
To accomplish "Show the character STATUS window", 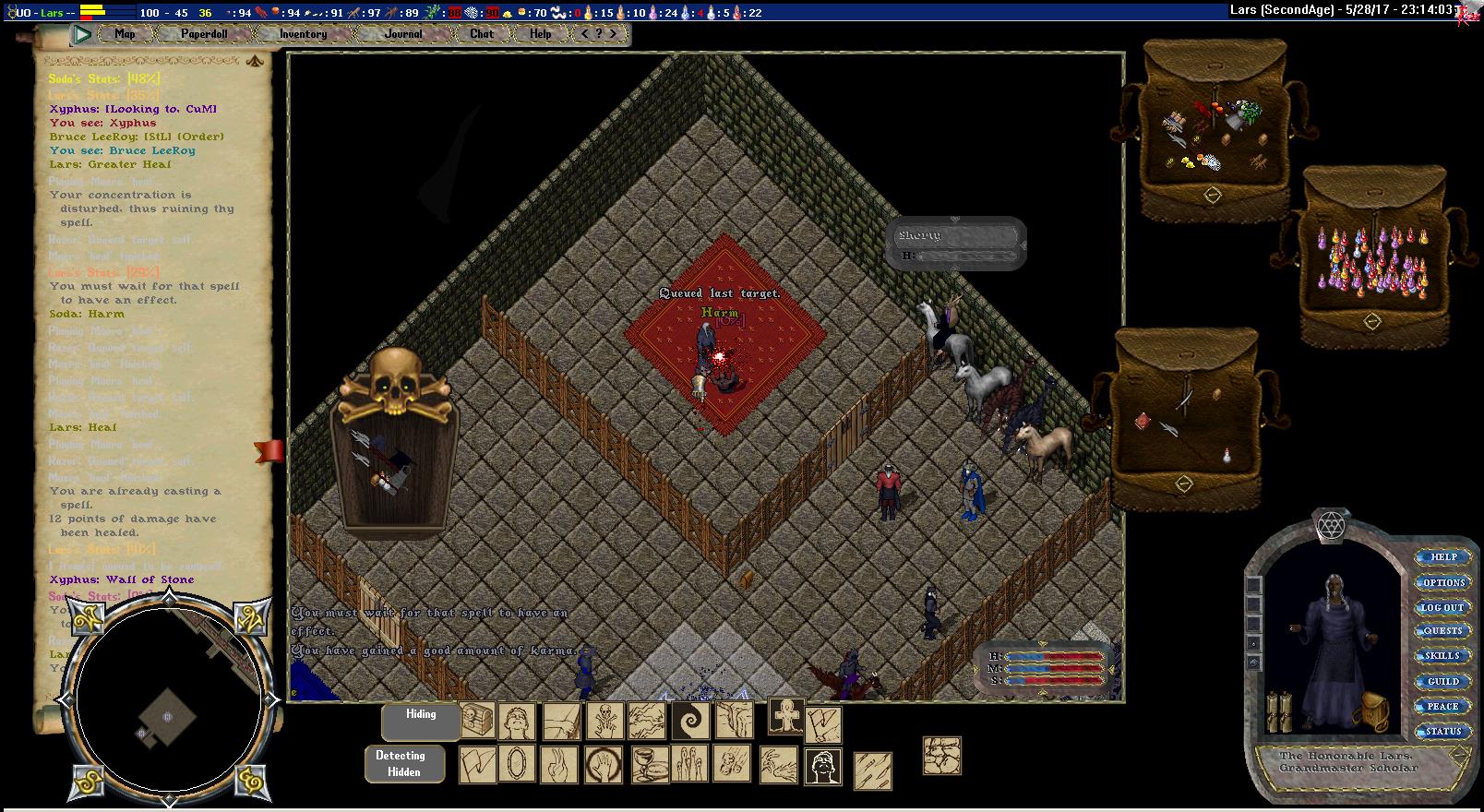I will coord(1443,732).
